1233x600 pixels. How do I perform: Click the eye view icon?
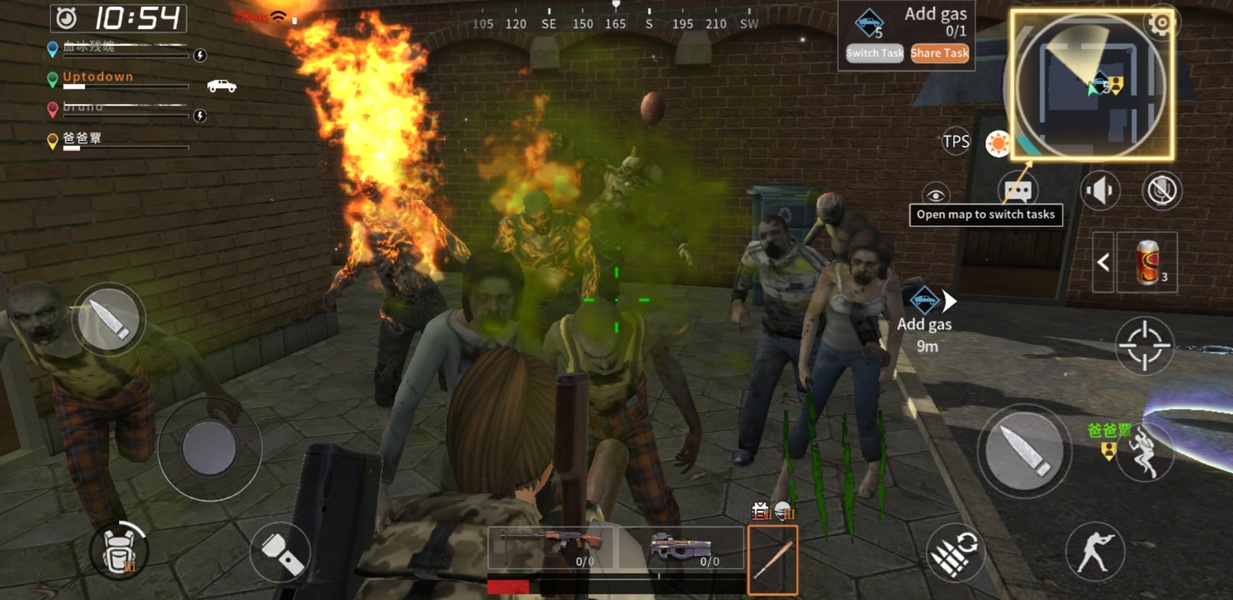click(x=935, y=194)
